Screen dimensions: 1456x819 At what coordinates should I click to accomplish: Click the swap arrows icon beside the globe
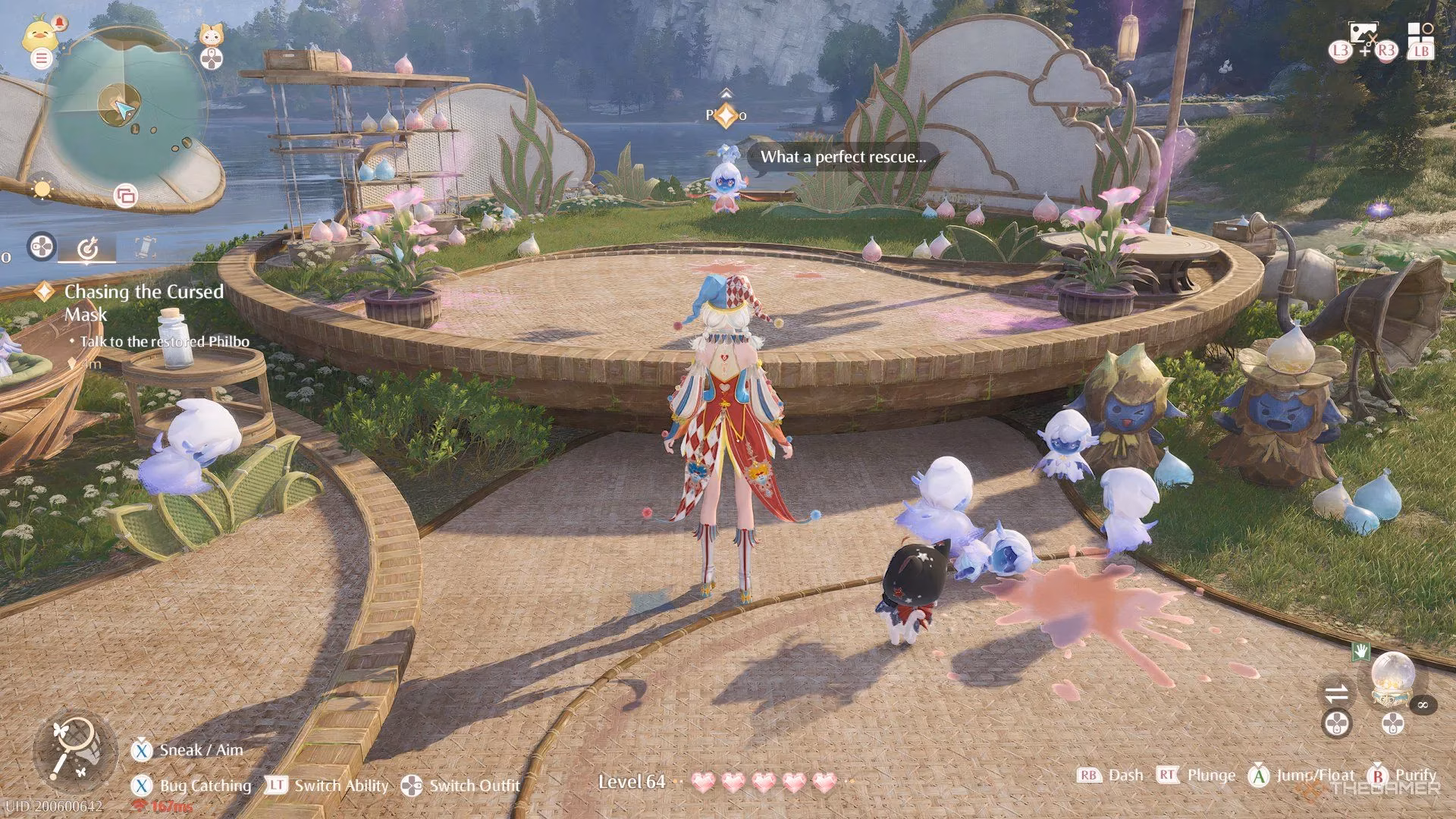(x=1336, y=692)
